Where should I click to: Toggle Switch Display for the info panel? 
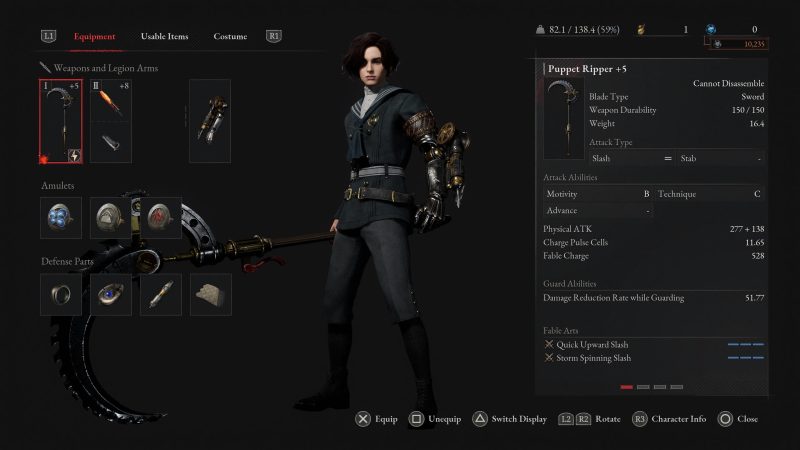click(509, 419)
